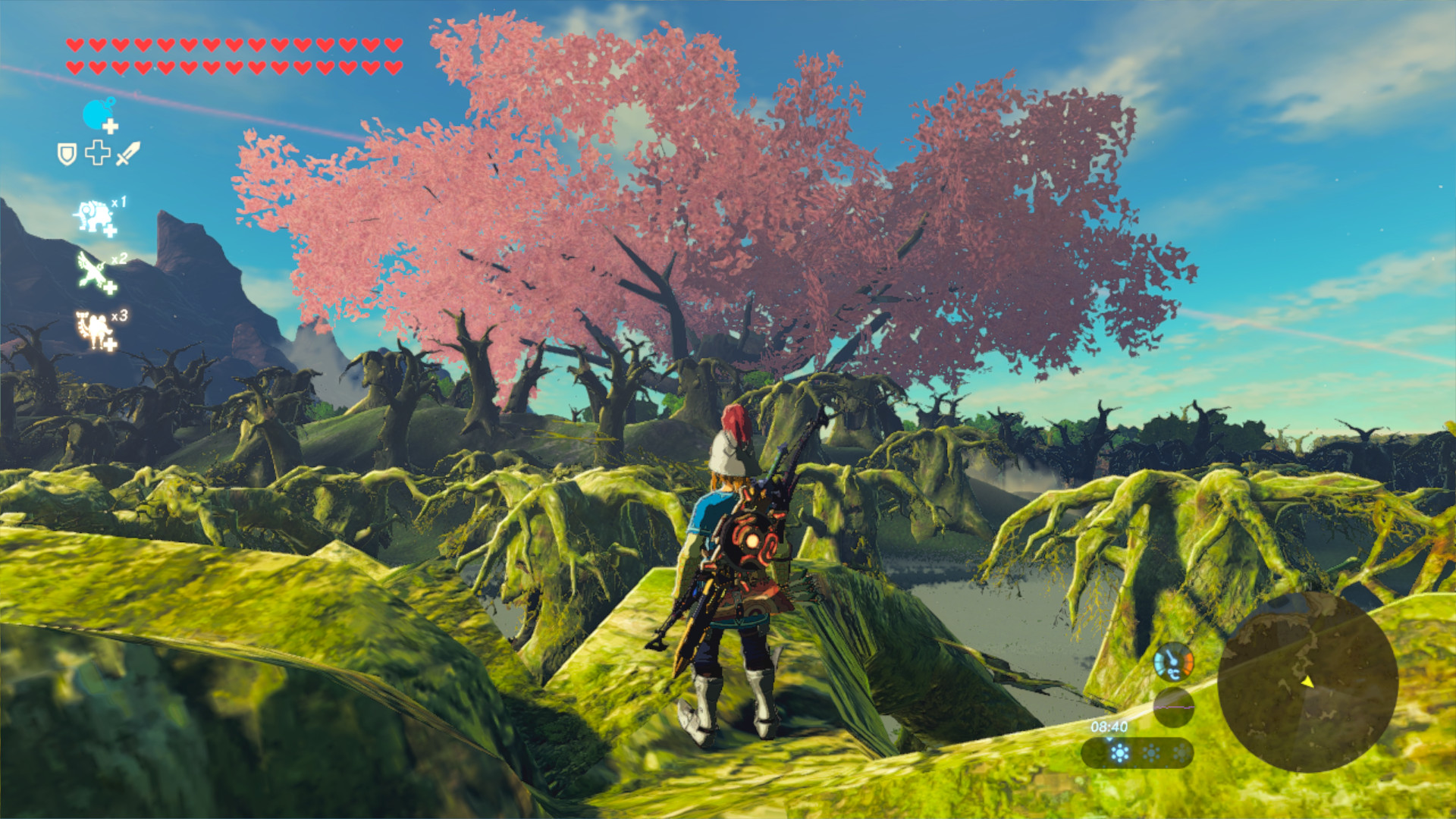Select the blue Remote Bomb rune icon

click(x=95, y=114)
